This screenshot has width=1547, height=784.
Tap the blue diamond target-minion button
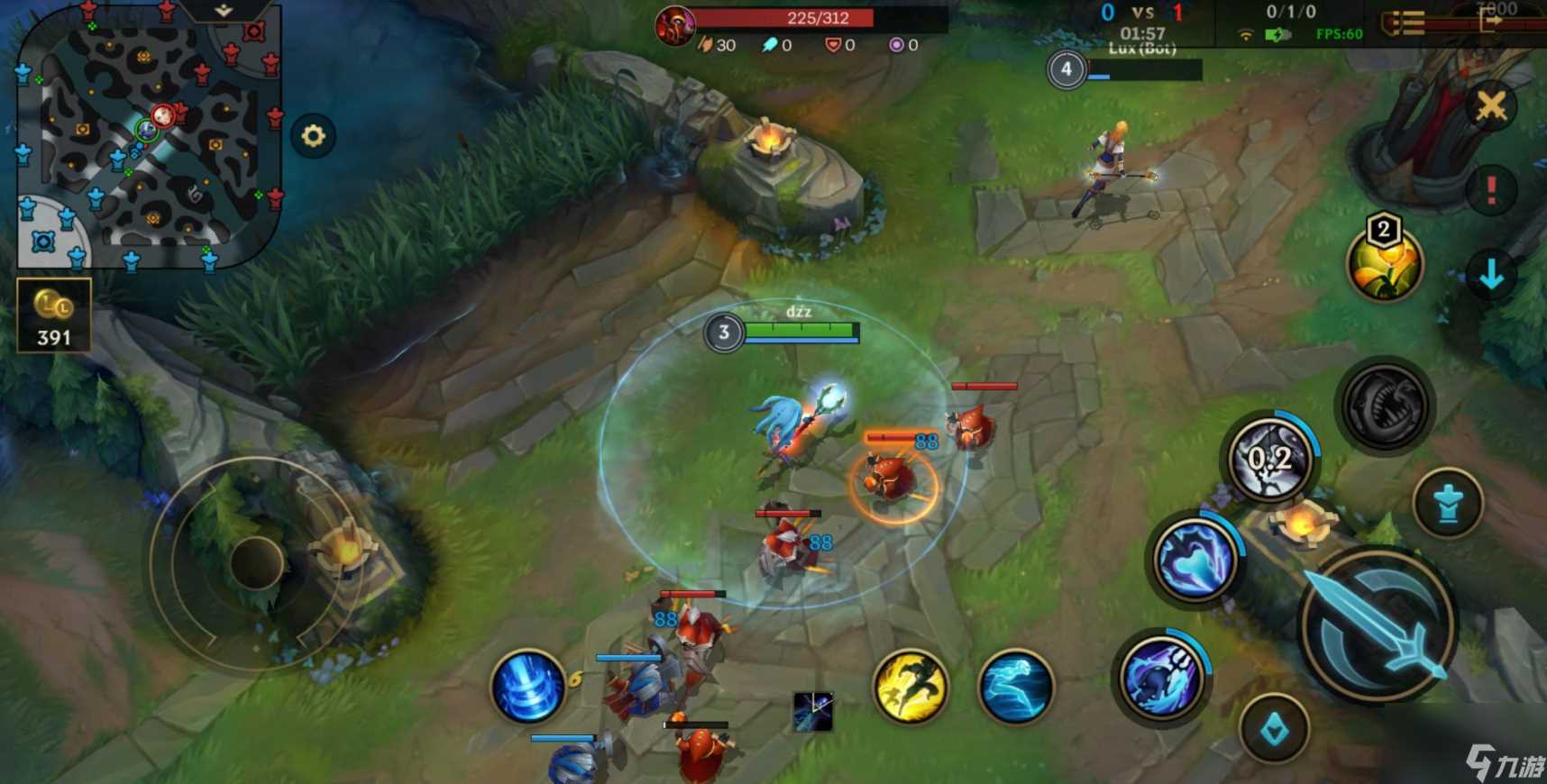1274,729
